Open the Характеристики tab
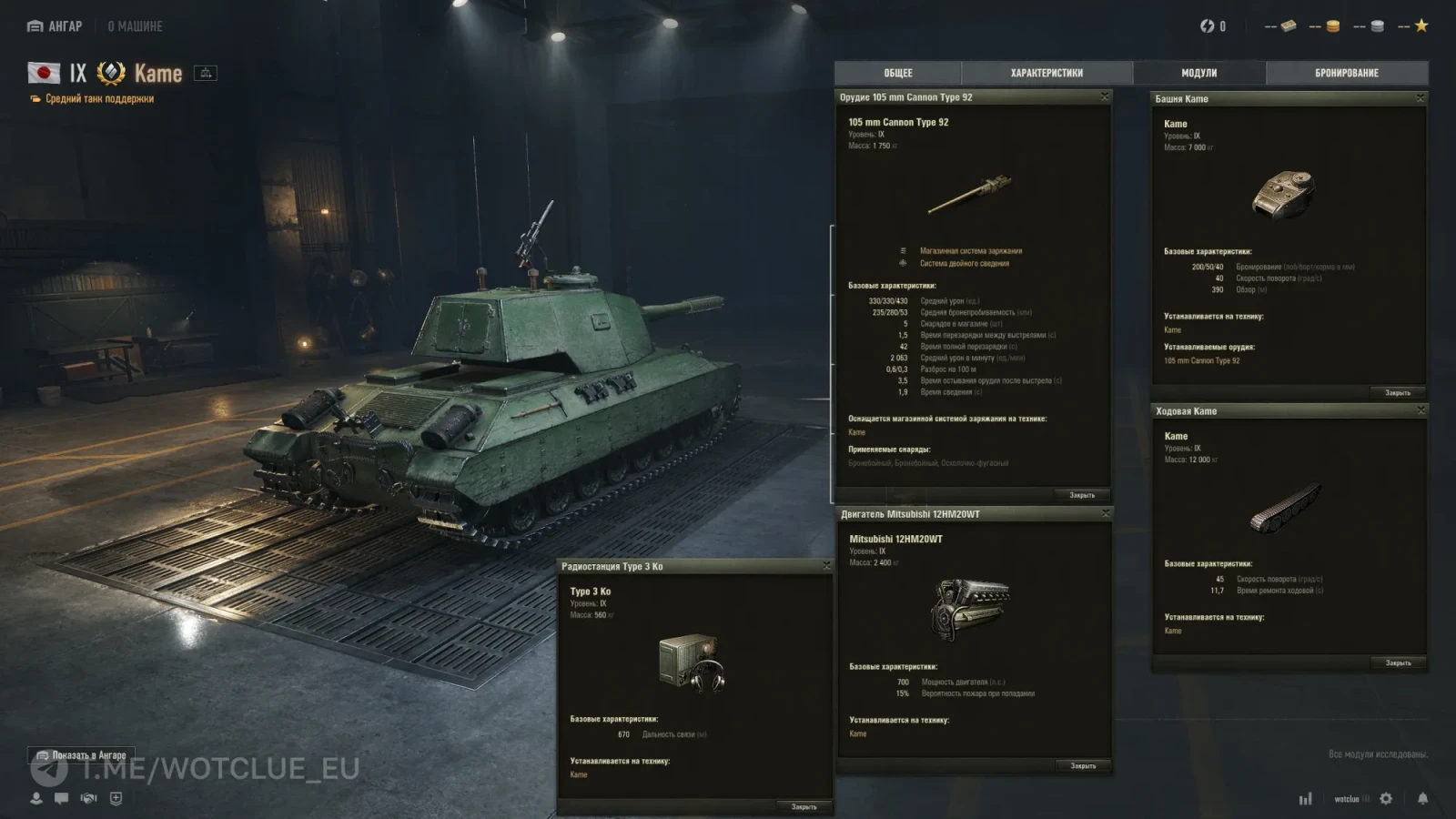The image size is (1456, 819). pos(1046,73)
